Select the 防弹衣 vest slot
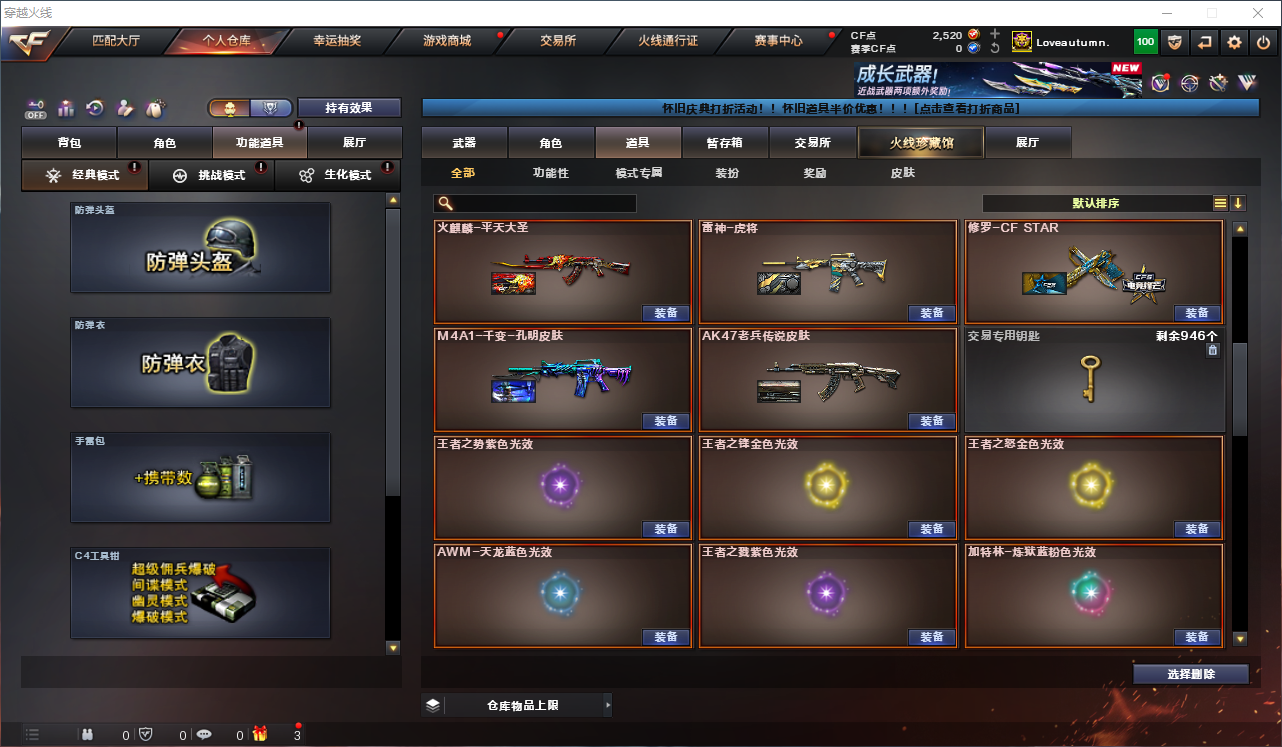 [200, 362]
